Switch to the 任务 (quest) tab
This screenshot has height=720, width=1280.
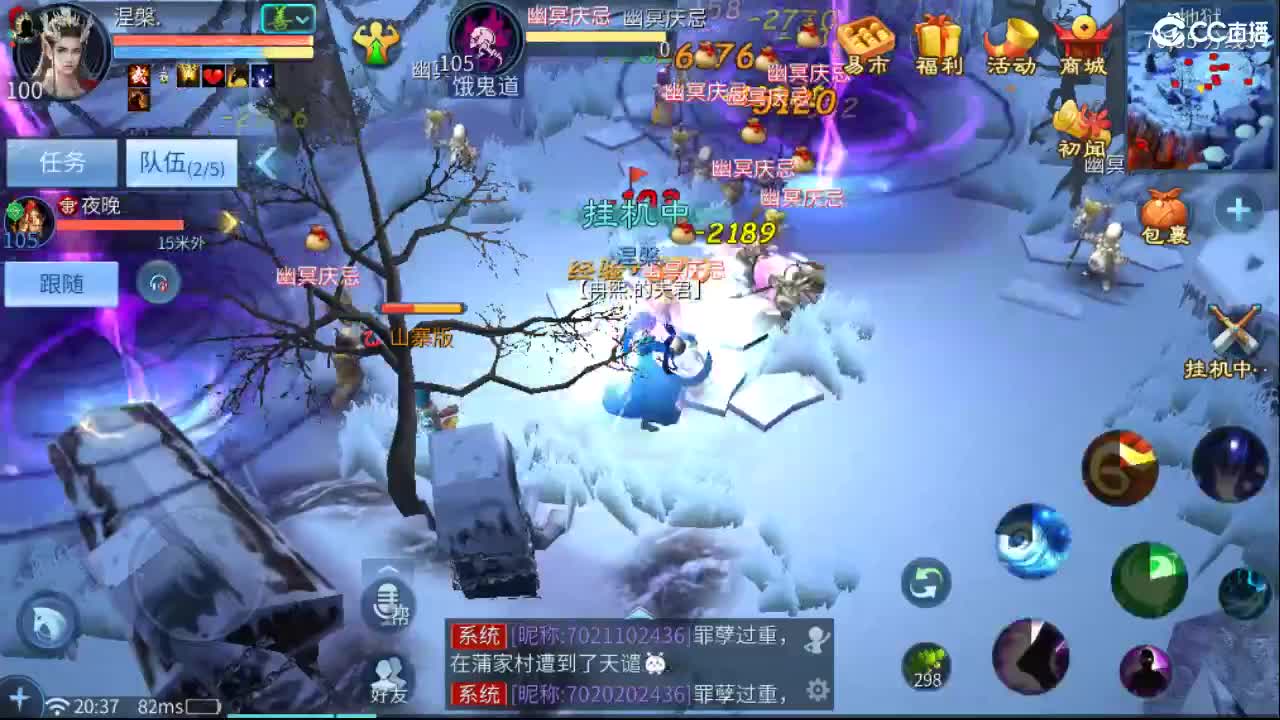(60, 162)
